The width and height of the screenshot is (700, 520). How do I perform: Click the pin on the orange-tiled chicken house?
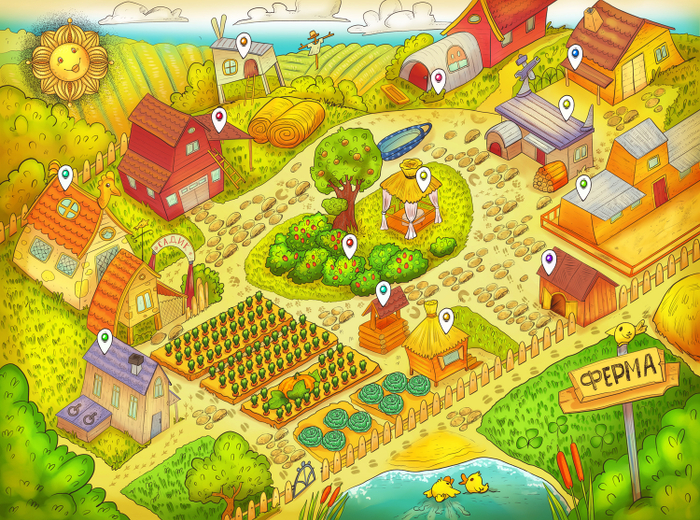66,178
